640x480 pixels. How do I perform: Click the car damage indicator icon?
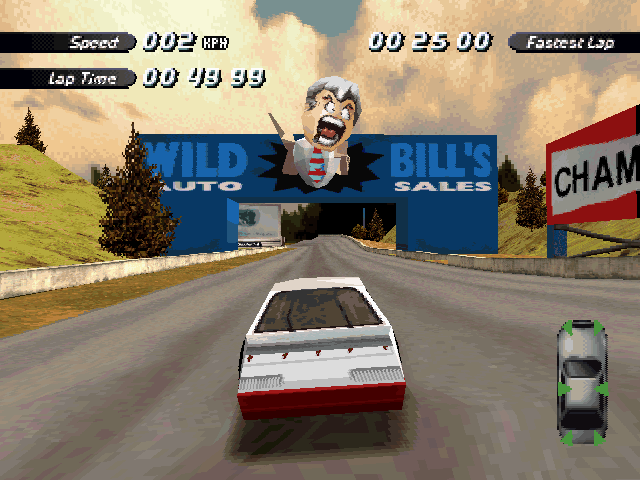(x=582, y=382)
